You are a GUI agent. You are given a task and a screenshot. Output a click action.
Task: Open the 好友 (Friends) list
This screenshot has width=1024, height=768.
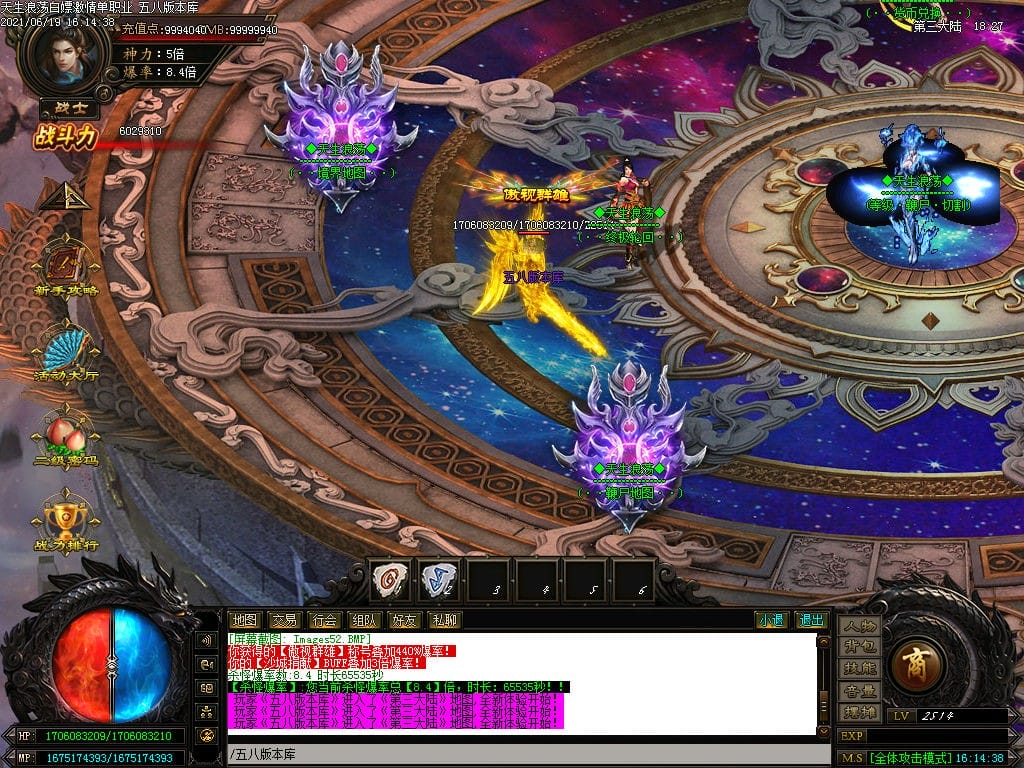[404, 620]
